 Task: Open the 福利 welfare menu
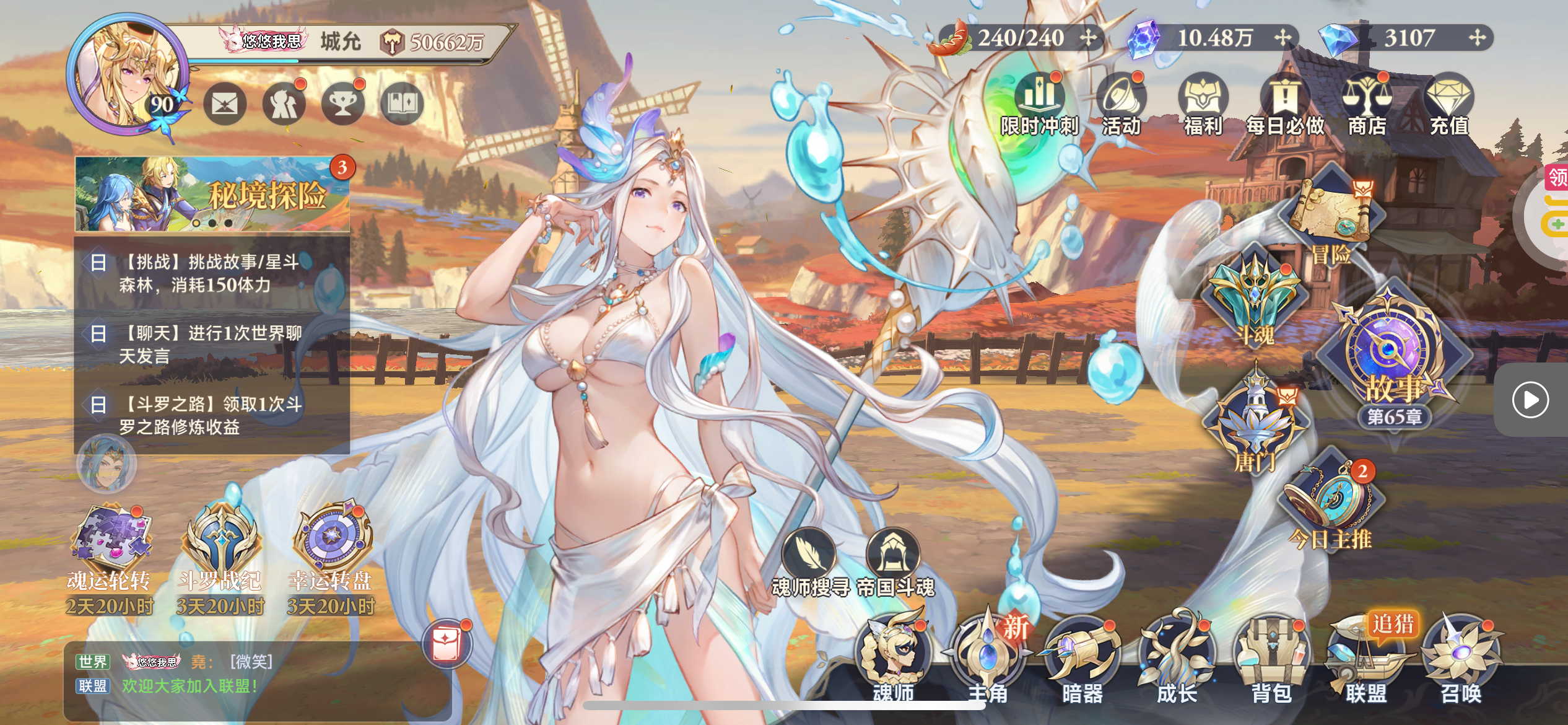[x=1203, y=104]
